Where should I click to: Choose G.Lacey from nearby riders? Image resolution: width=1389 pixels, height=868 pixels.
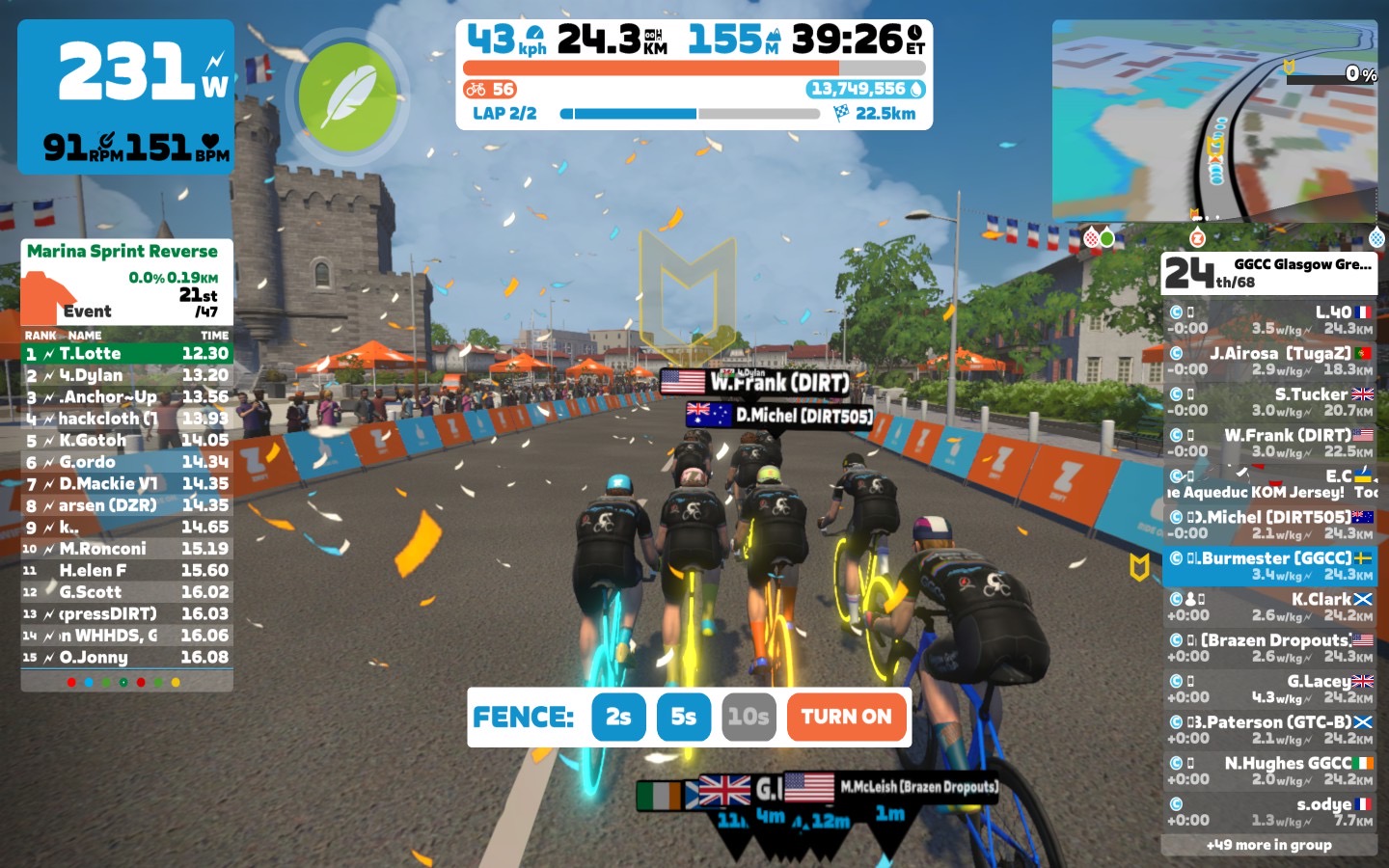point(1269,689)
